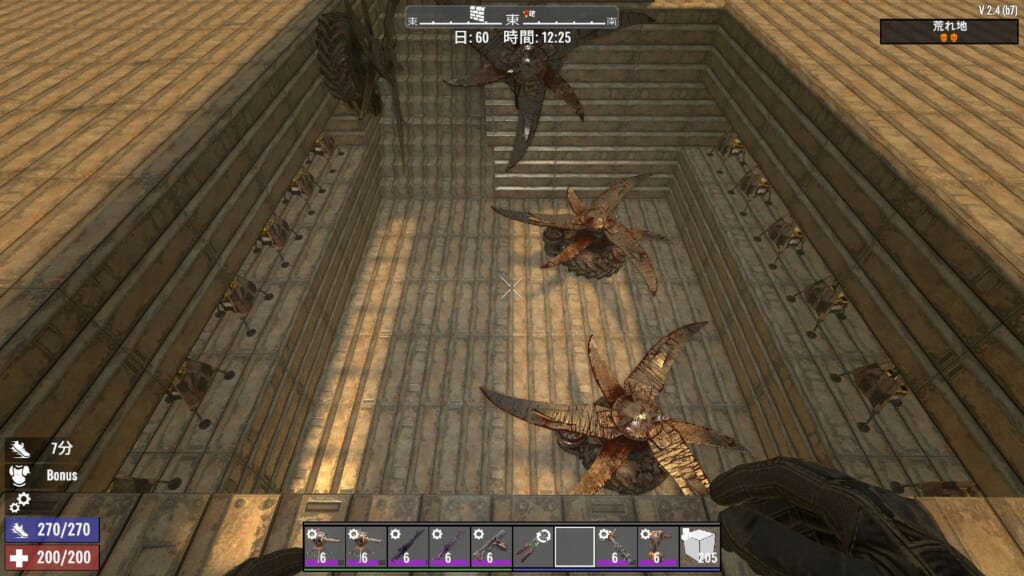Select the tool slot with circular arrows

pos(533,547)
